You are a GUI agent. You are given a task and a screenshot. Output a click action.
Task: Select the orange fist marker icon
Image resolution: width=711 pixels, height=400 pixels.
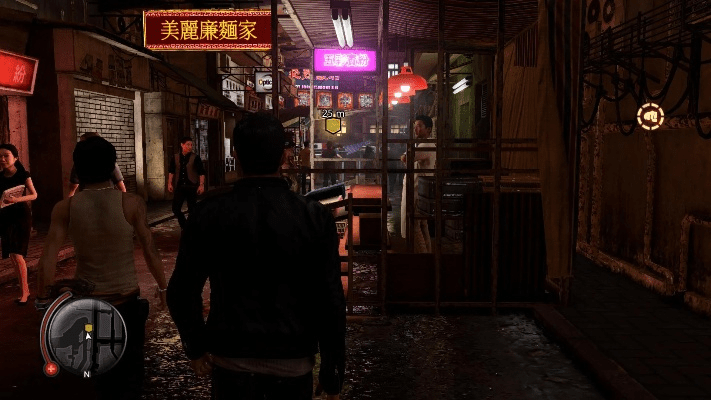pos(650,117)
